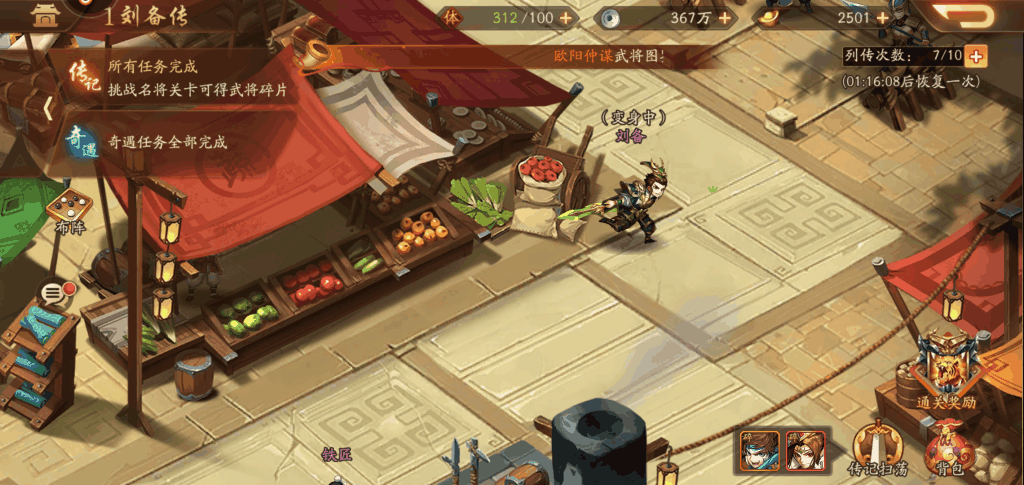This screenshot has height=485, width=1024.
Task: Buy more silver coins via plus button
Action: pos(723,18)
